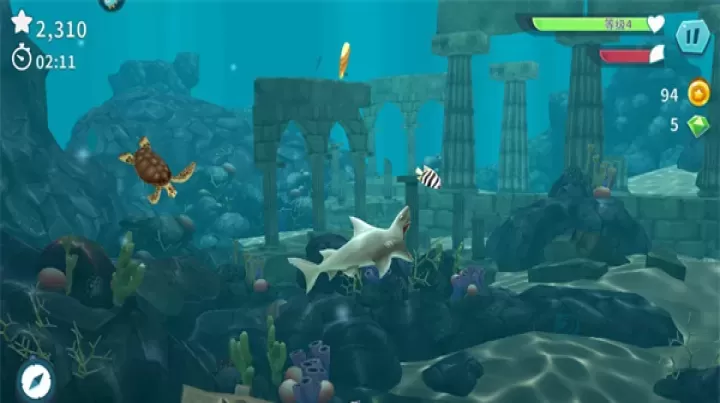Pause the game with the hexagon button
This screenshot has height=403, width=720.
692,37
